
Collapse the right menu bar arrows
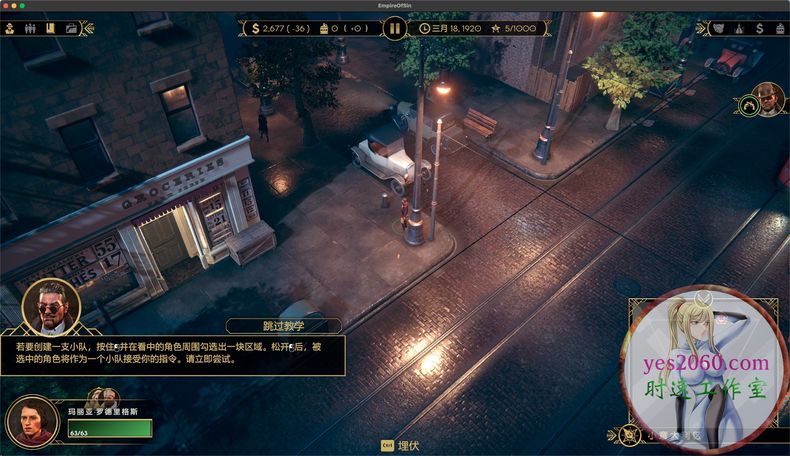point(699,28)
